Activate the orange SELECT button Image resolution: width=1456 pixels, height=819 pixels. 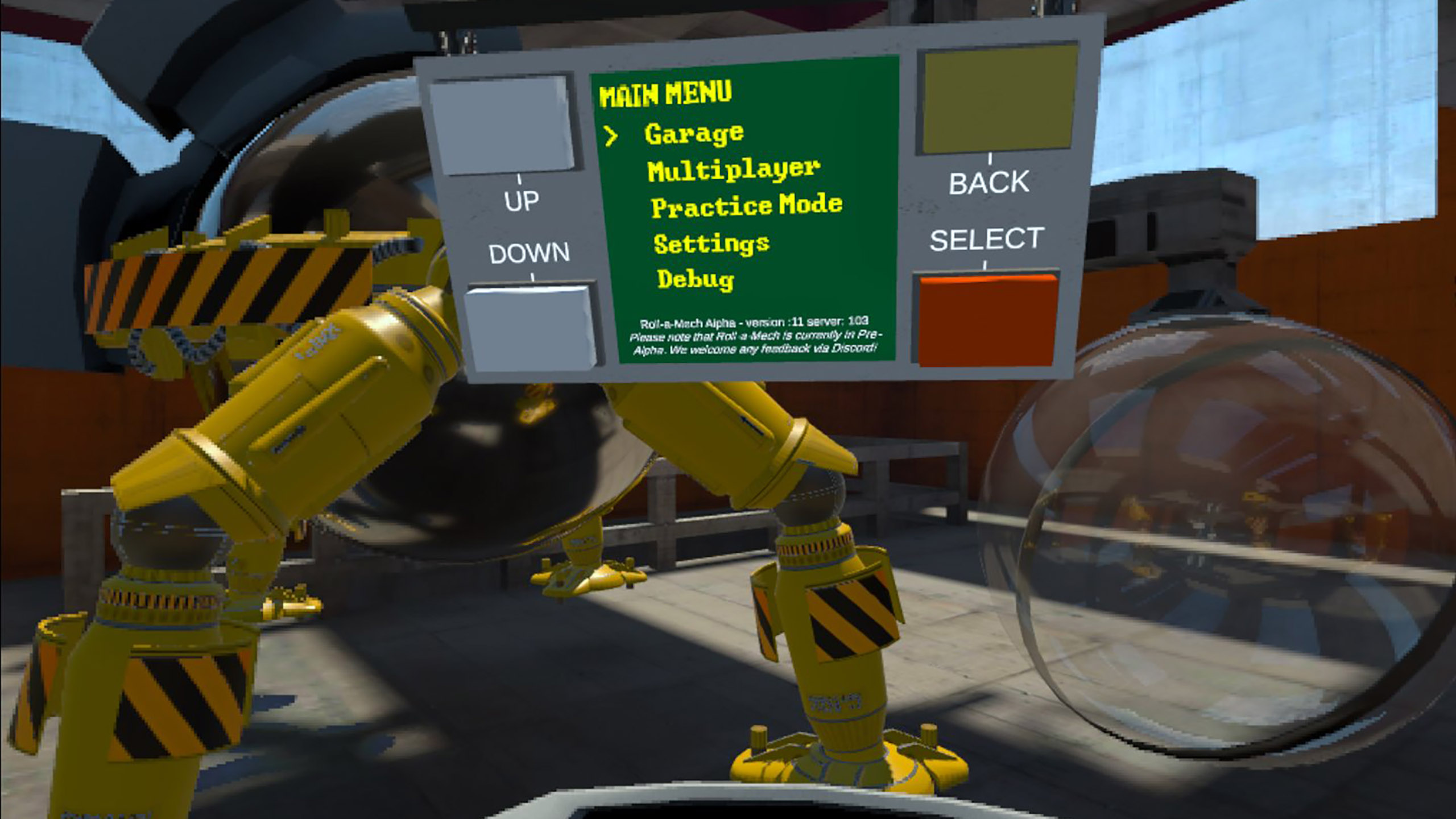[986, 320]
